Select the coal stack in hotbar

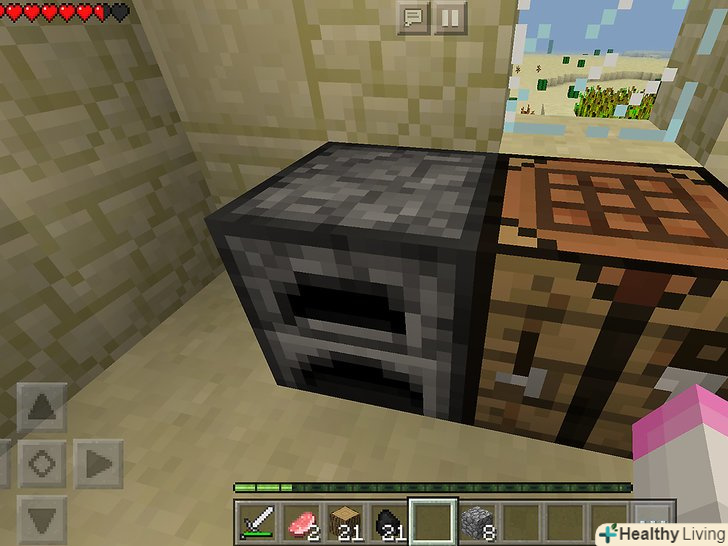point(388,522)
